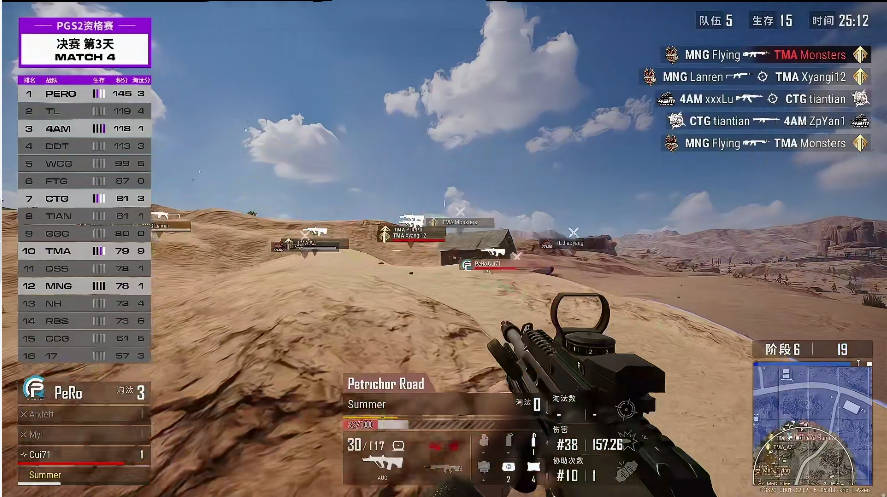Click the crosshair stat icon
Image resolution: width=887 pixels, height=497 pixels.
pyautogui.click(x=627, y=409)
